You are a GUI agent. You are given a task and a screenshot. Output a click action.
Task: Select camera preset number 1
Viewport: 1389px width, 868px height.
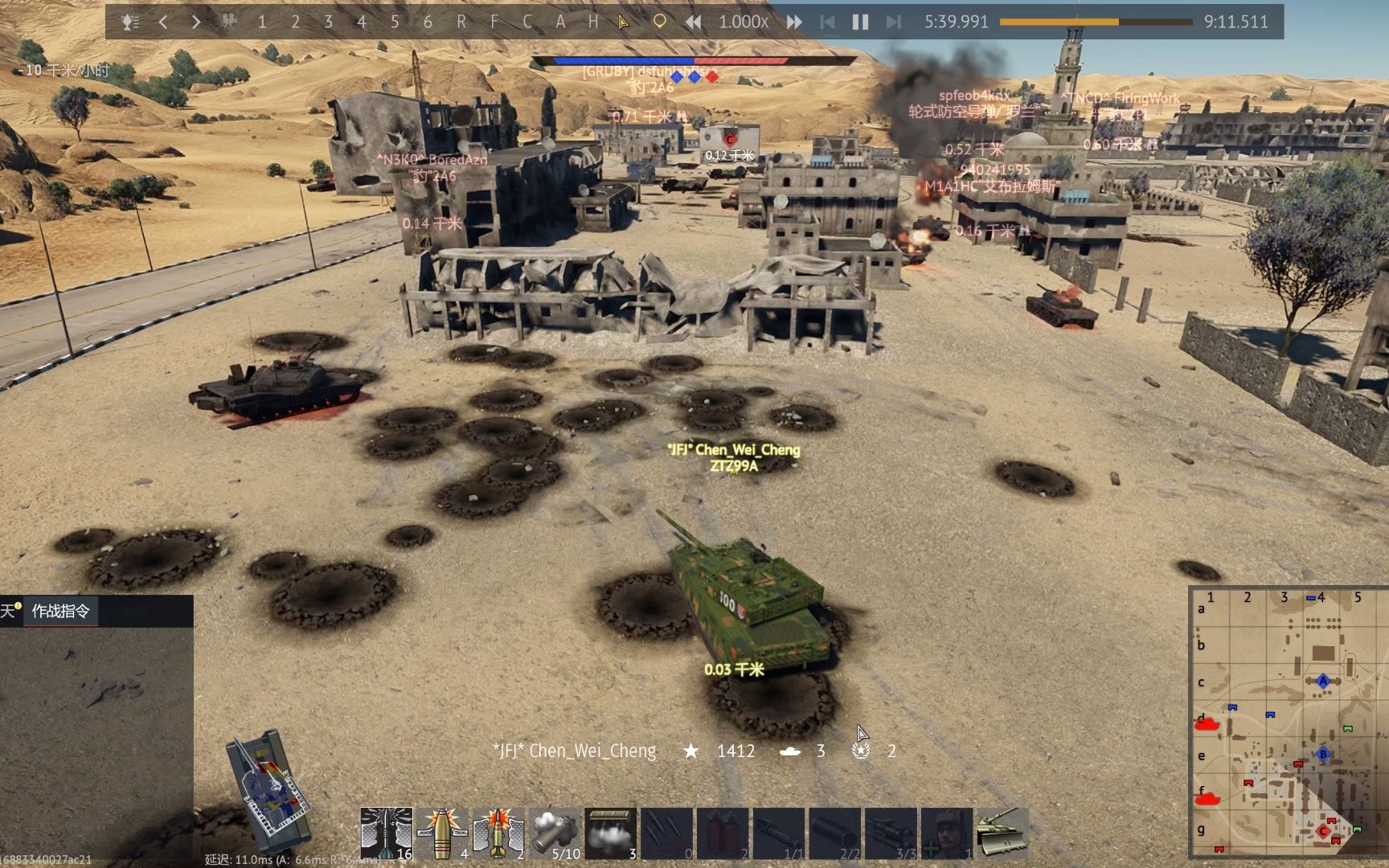click(262, 22)
